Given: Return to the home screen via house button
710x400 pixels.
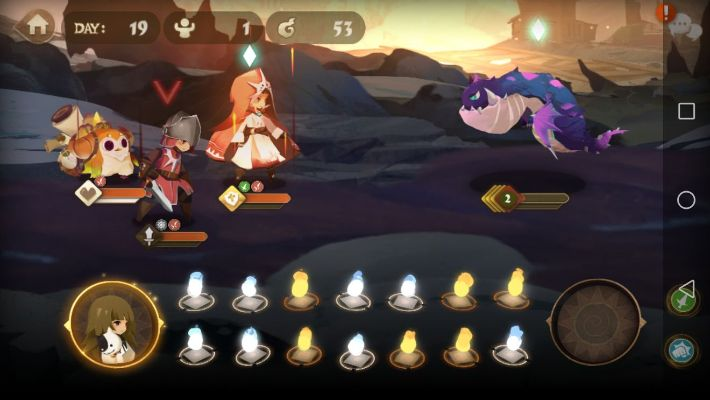Looking at the screenshot, I should coord(37,27).
